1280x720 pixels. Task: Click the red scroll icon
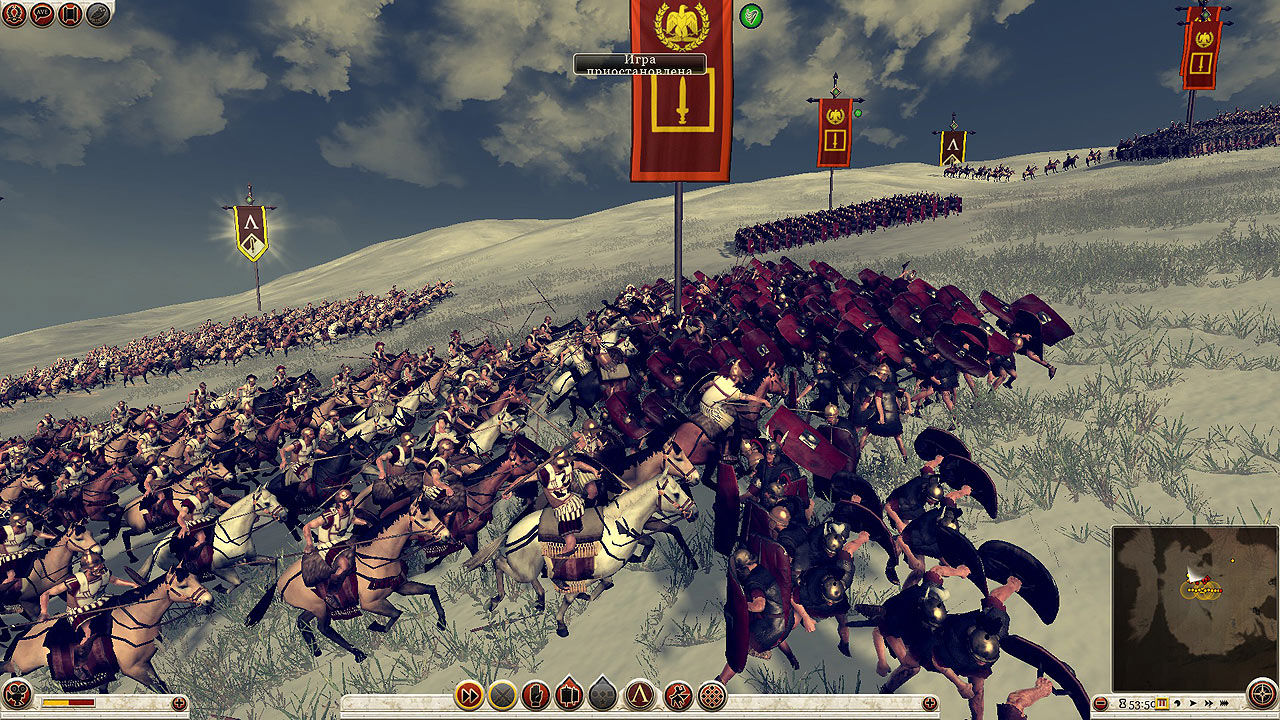coord(70,14)
